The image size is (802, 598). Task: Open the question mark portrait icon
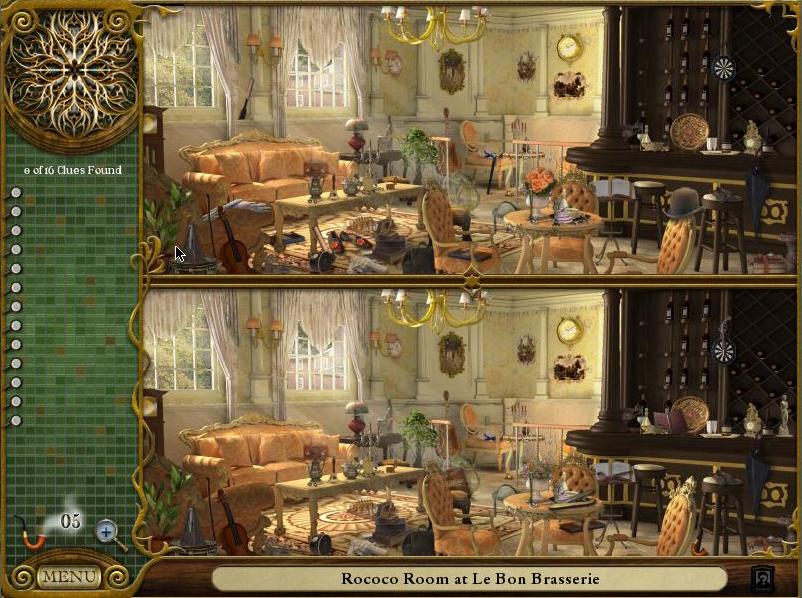(764, 578)
